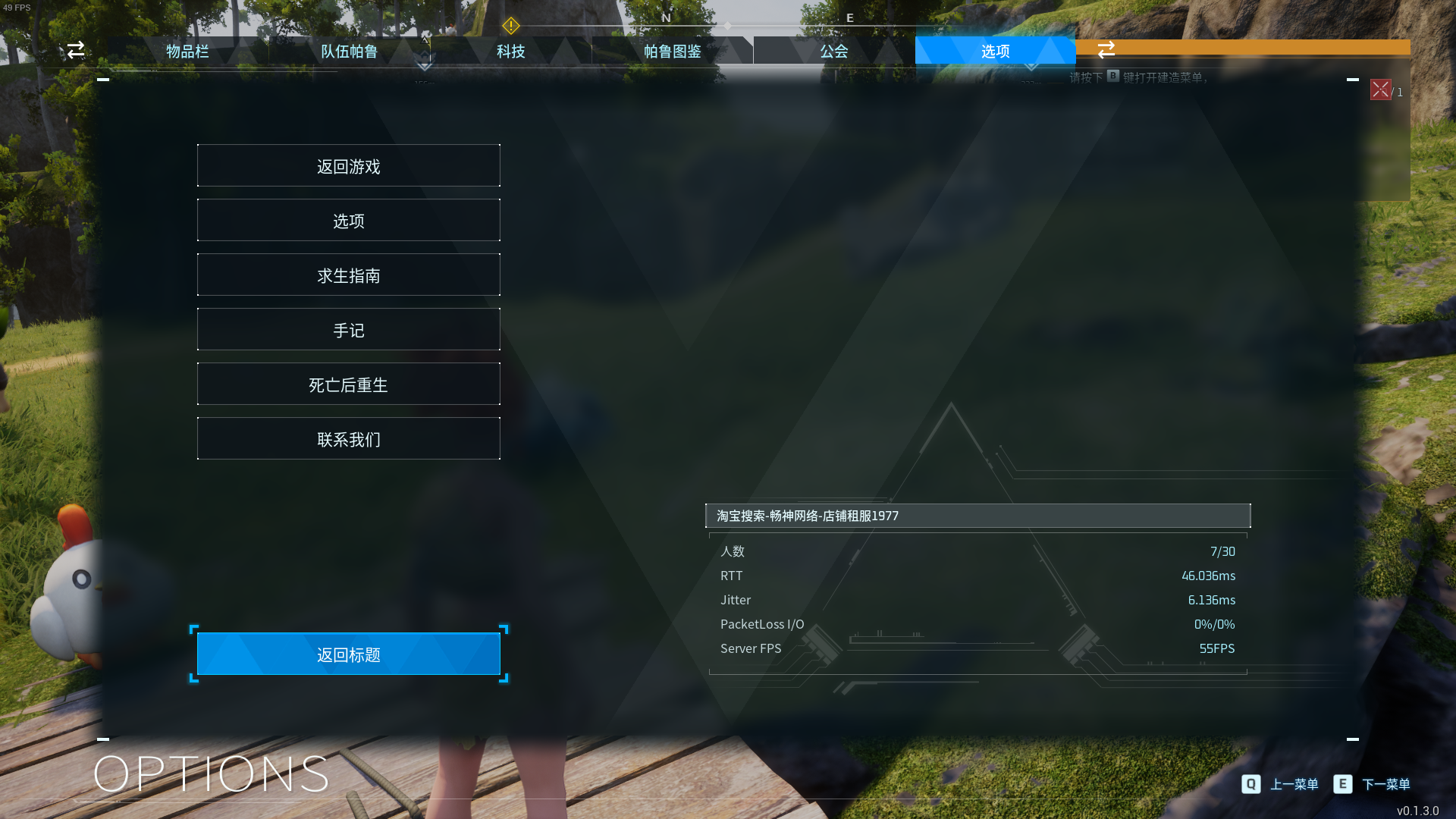Open the 手记 journal entry

tap(348, 329)
